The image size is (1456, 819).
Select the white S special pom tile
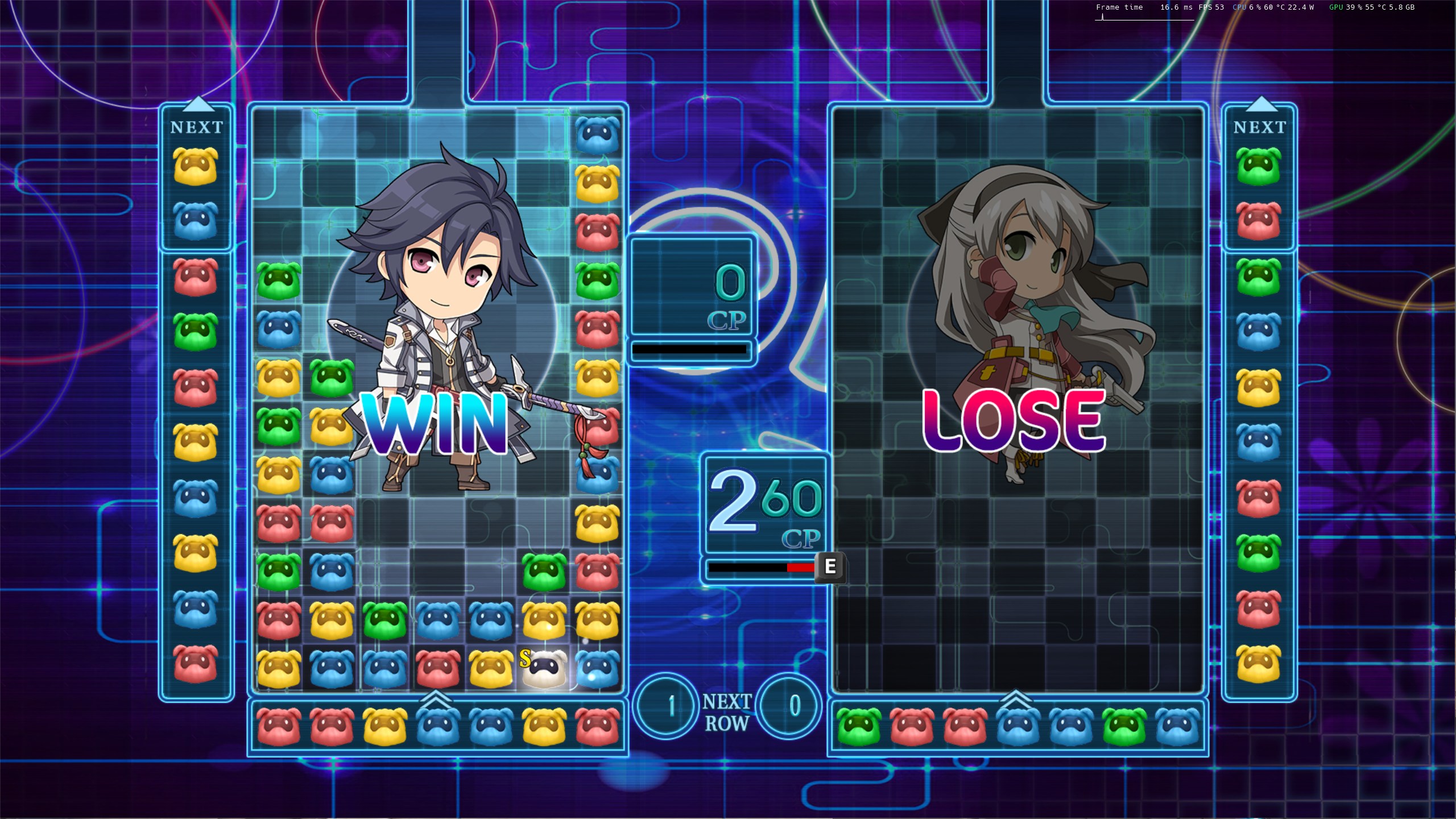[544, 668]
